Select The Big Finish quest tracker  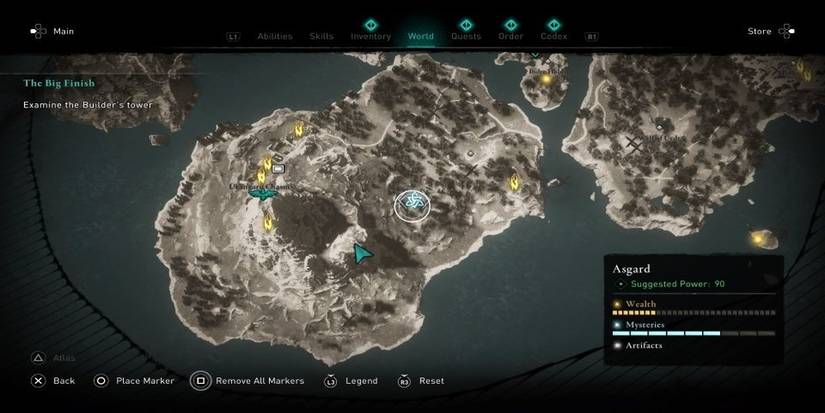point(60,83)
